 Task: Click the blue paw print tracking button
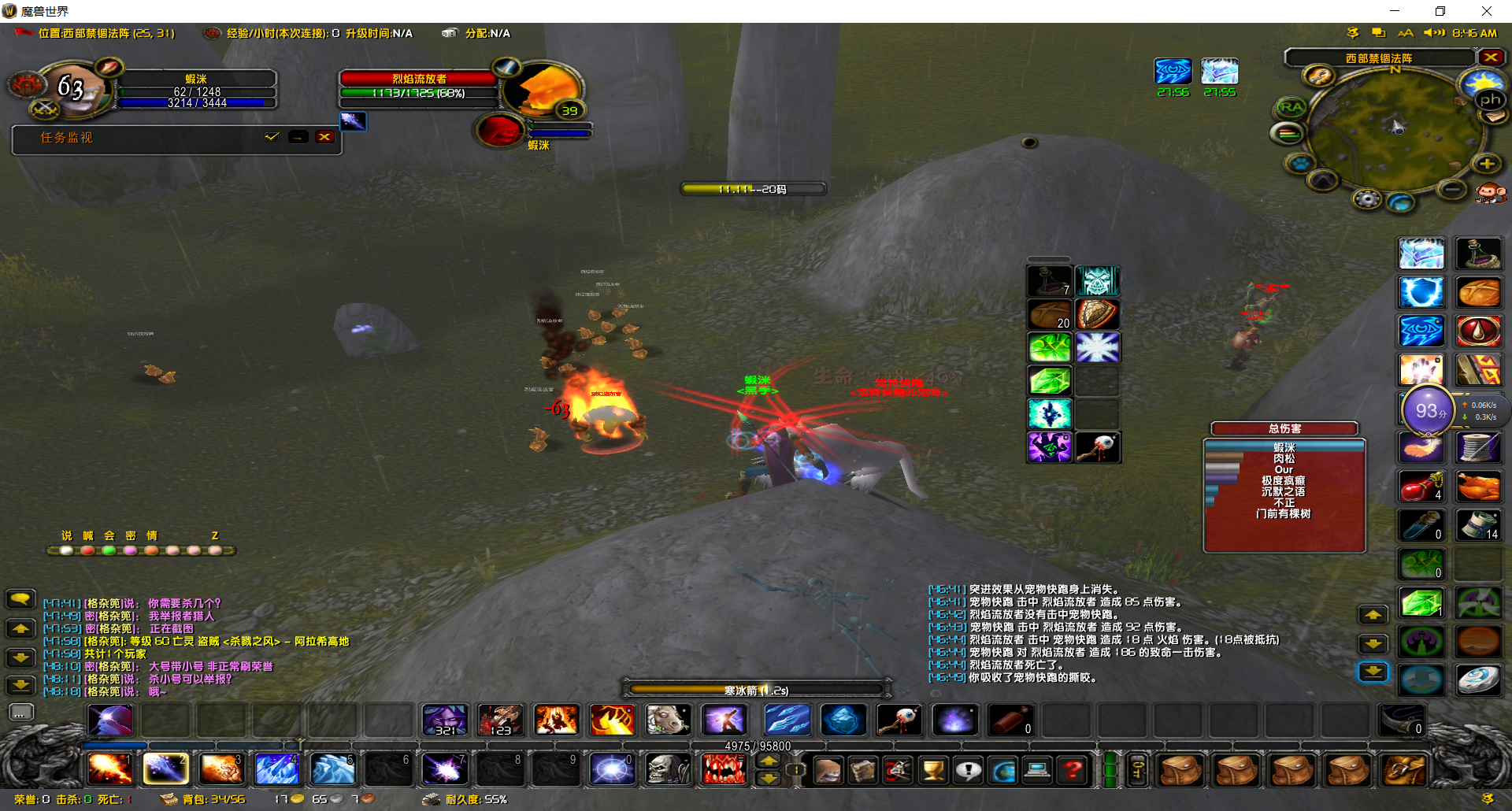coord(1299,164)
